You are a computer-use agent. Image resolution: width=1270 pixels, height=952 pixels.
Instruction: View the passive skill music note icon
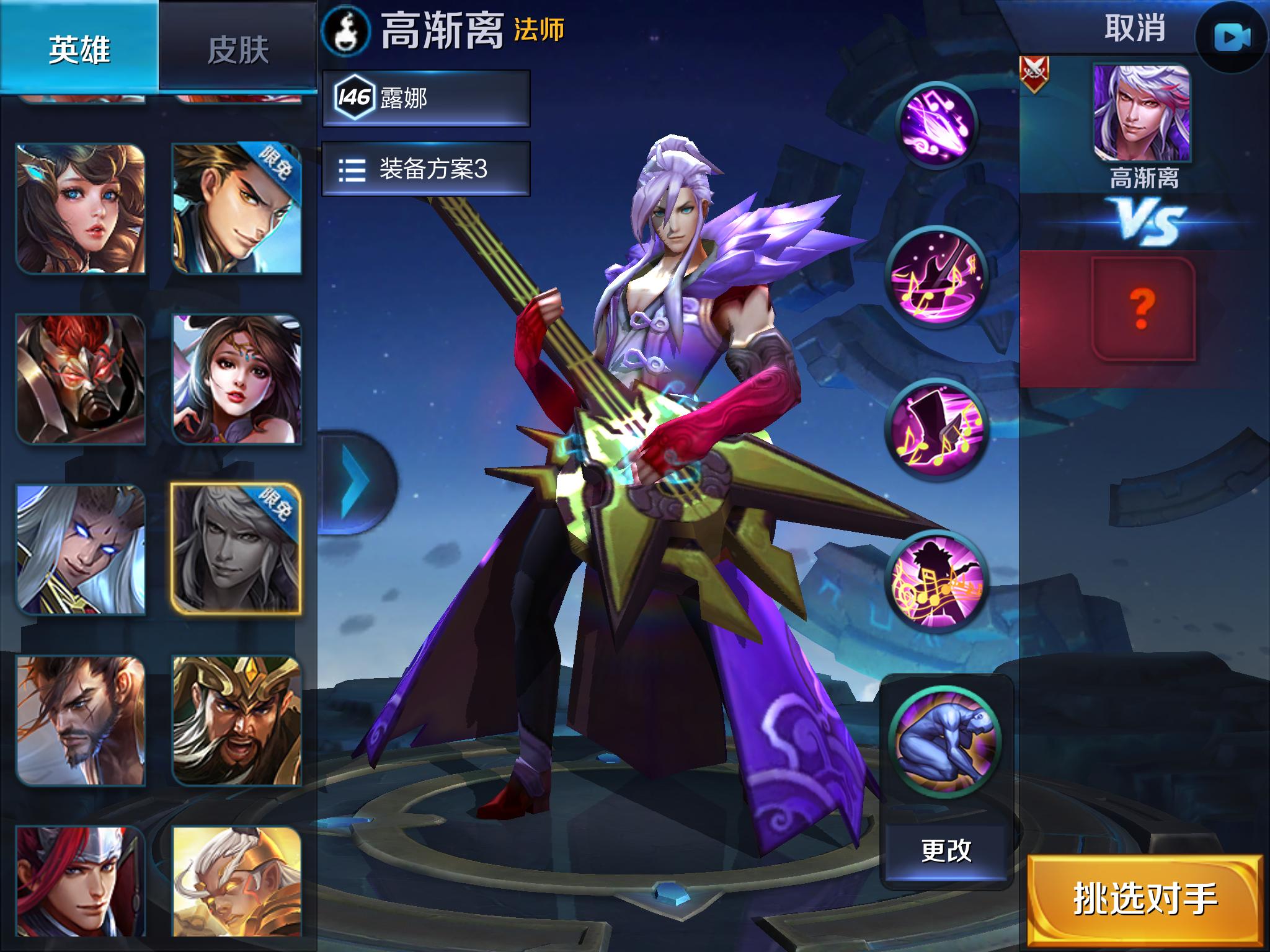coord(937,125)
